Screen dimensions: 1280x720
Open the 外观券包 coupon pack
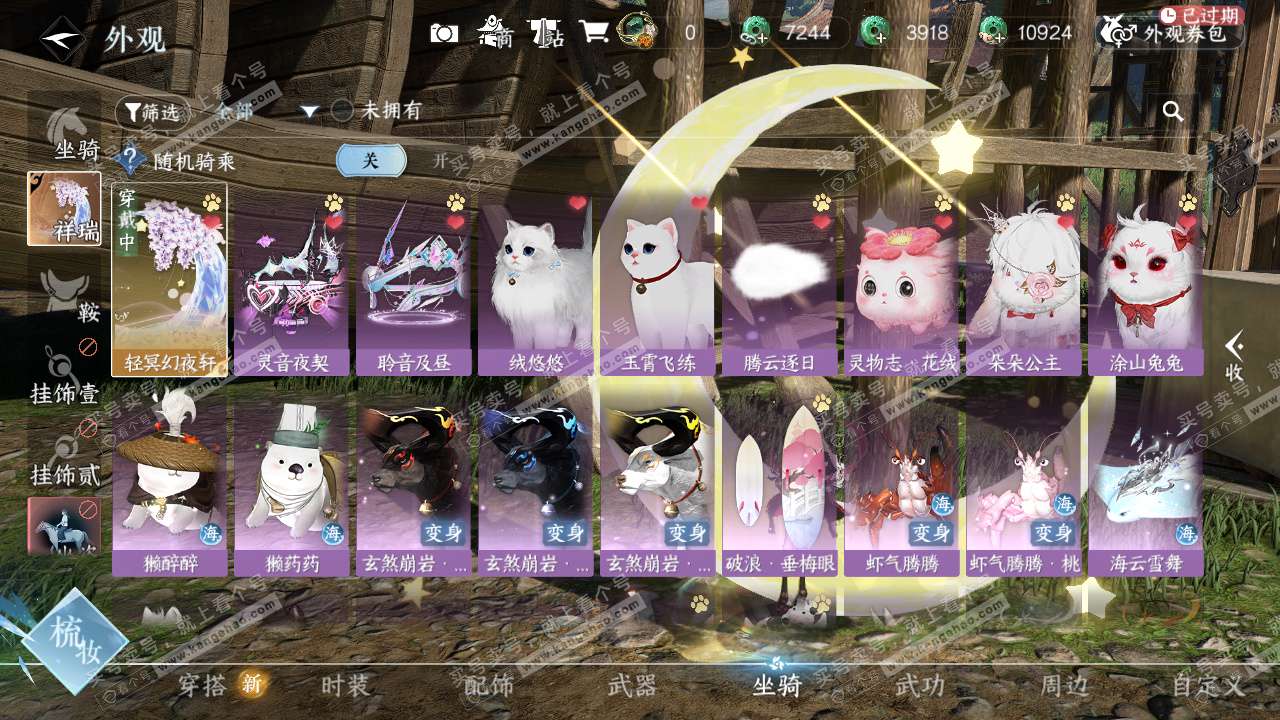[1169, 33]
